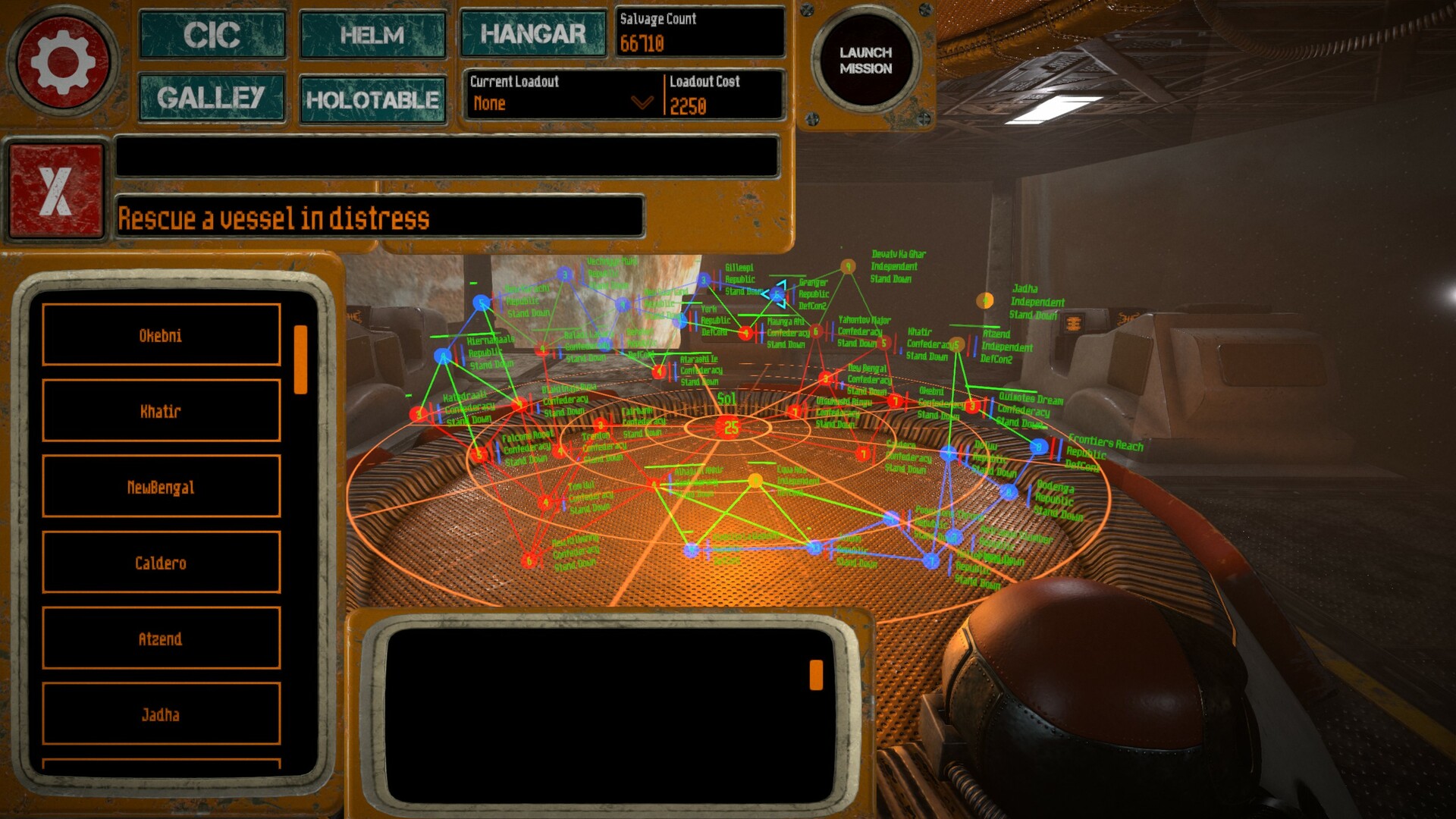Image resolution: width=1456 pixels, height=819 pixels.
Task: Visit the GALLEY section
Action: point(212,98)
